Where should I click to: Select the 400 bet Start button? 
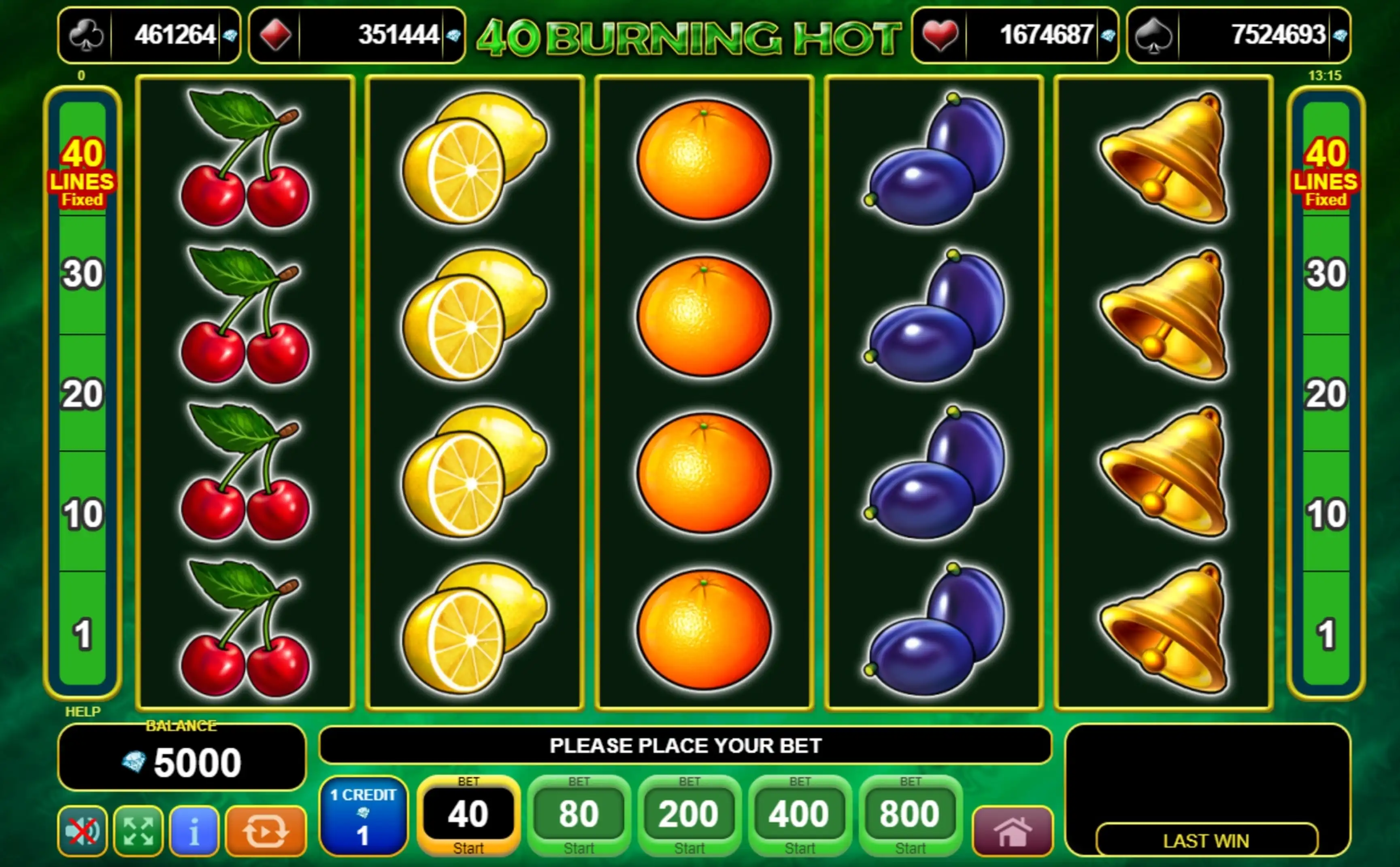800,815
